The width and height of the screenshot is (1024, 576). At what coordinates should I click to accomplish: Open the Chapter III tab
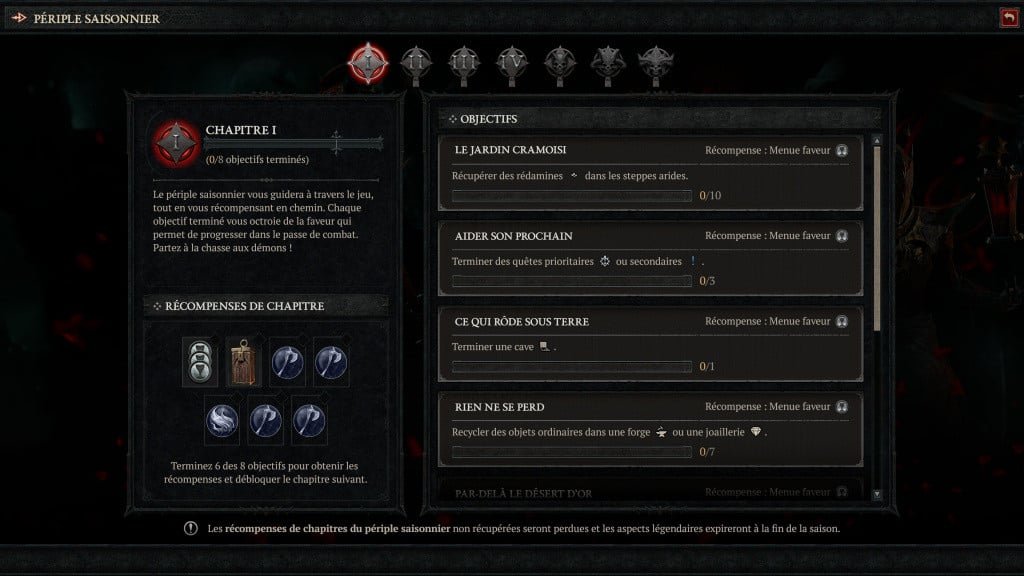pos(463,63)
